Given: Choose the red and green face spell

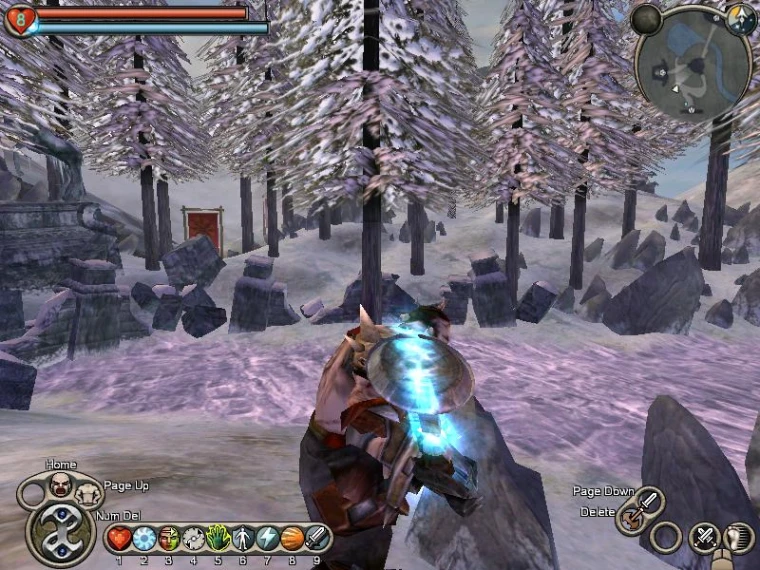Looking at the screenshot, I should (169, 538).
